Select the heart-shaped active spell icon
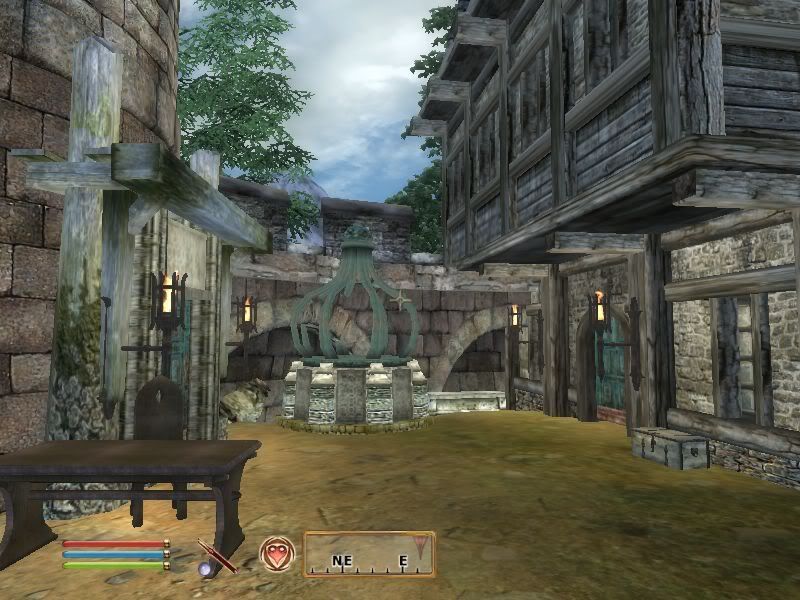800x600 pixels. click(x=275, y=553)
